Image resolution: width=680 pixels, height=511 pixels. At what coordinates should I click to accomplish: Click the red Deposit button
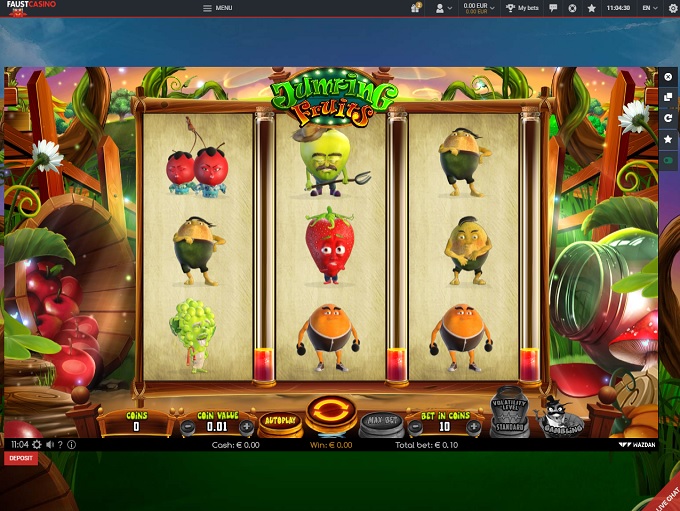coord(20,457)
